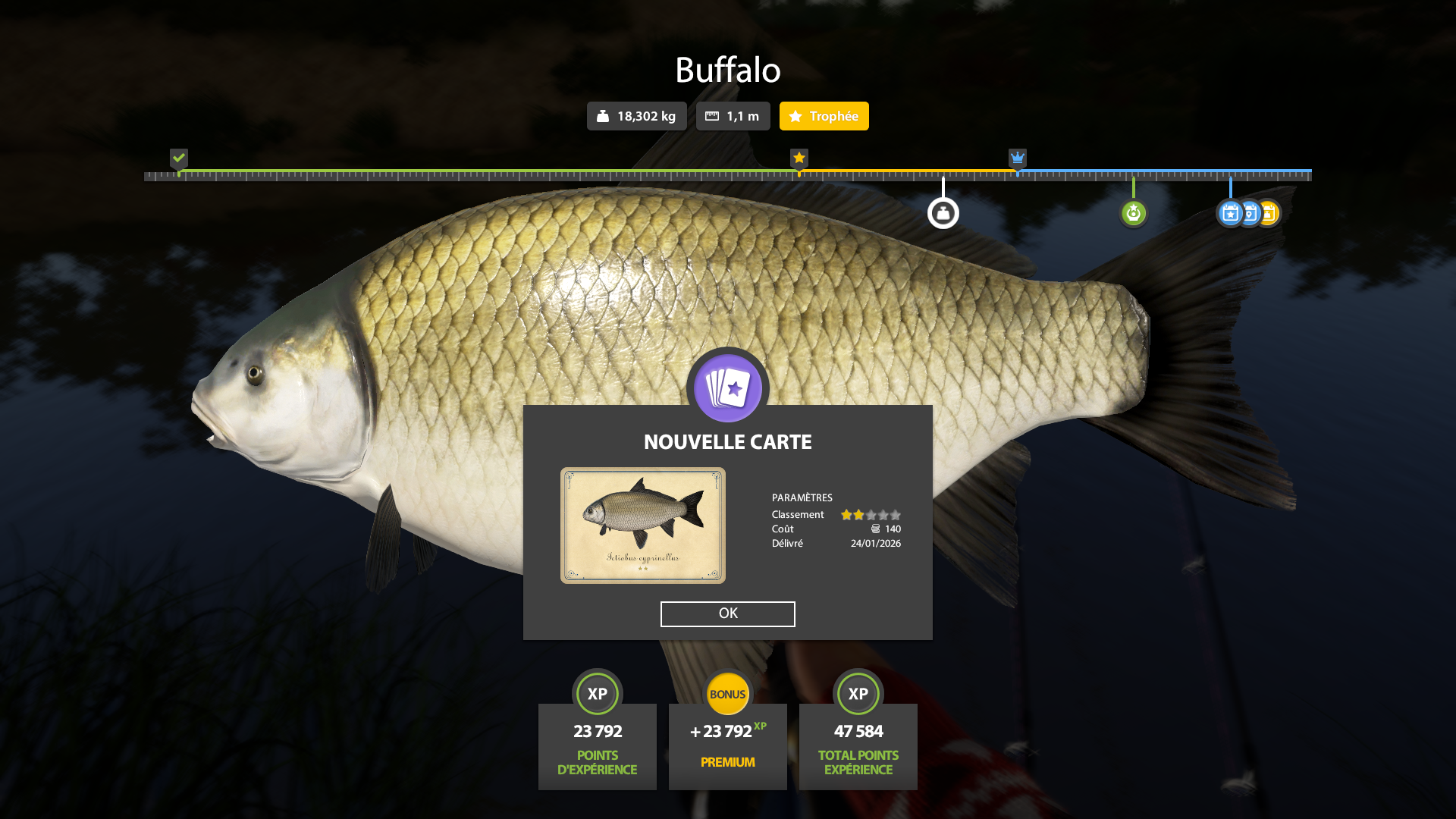The image size is (1456, 819).
Task: Select the green record marker on scale
Action: point(1134,213)
